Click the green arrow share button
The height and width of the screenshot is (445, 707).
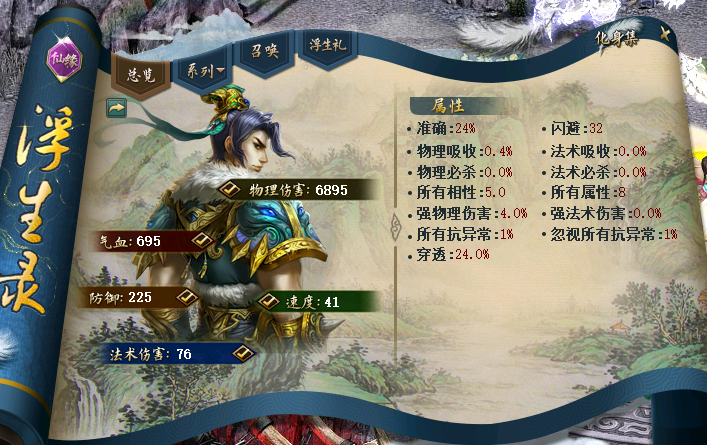click(116, 104)
